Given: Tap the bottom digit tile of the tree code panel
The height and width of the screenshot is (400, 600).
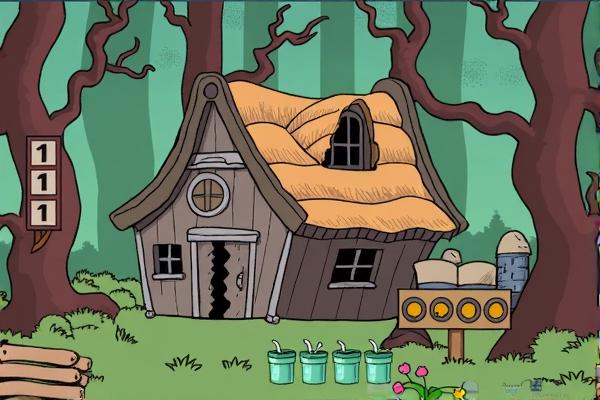Looking at the screenshot, I should 43,212.
